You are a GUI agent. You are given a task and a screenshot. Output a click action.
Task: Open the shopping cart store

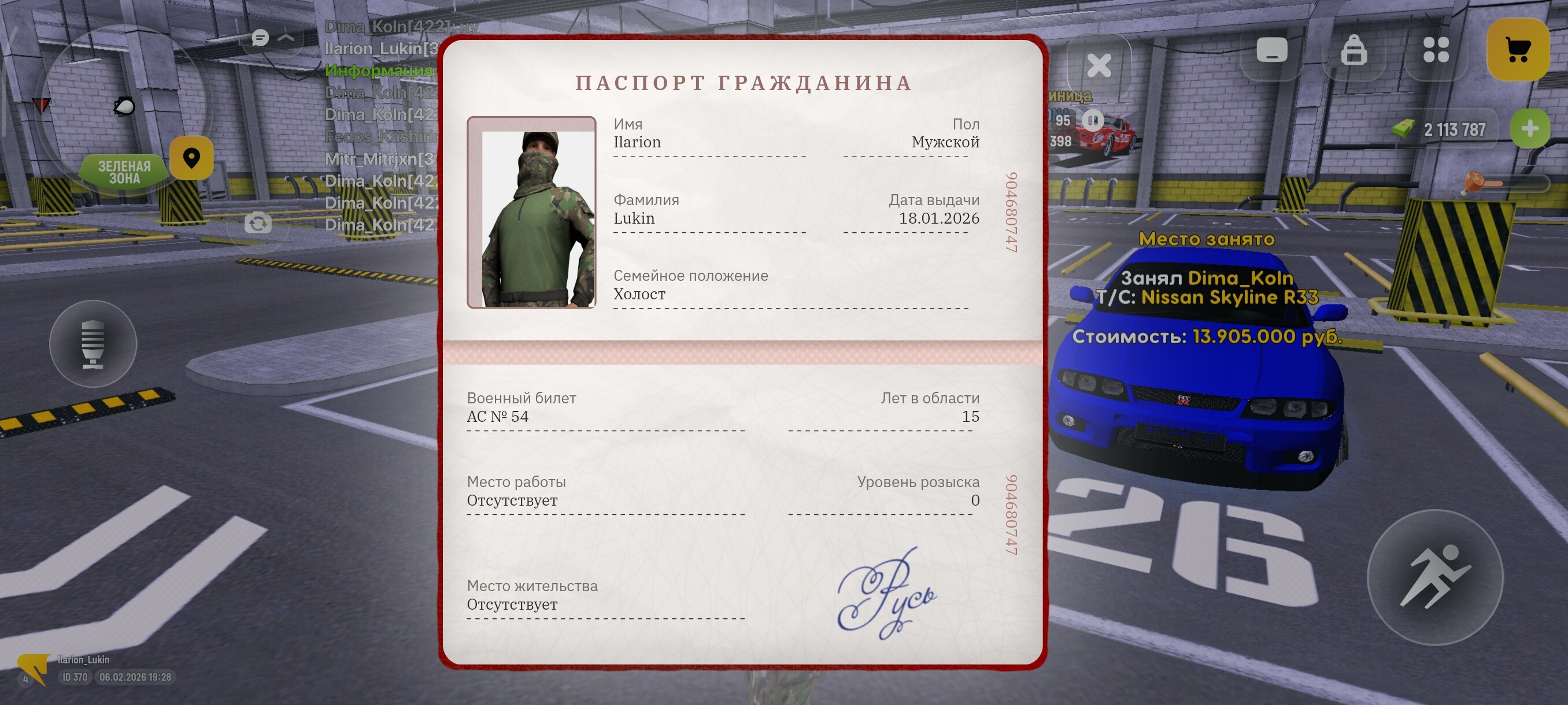pyautogui.click(x=1517, y=51)
